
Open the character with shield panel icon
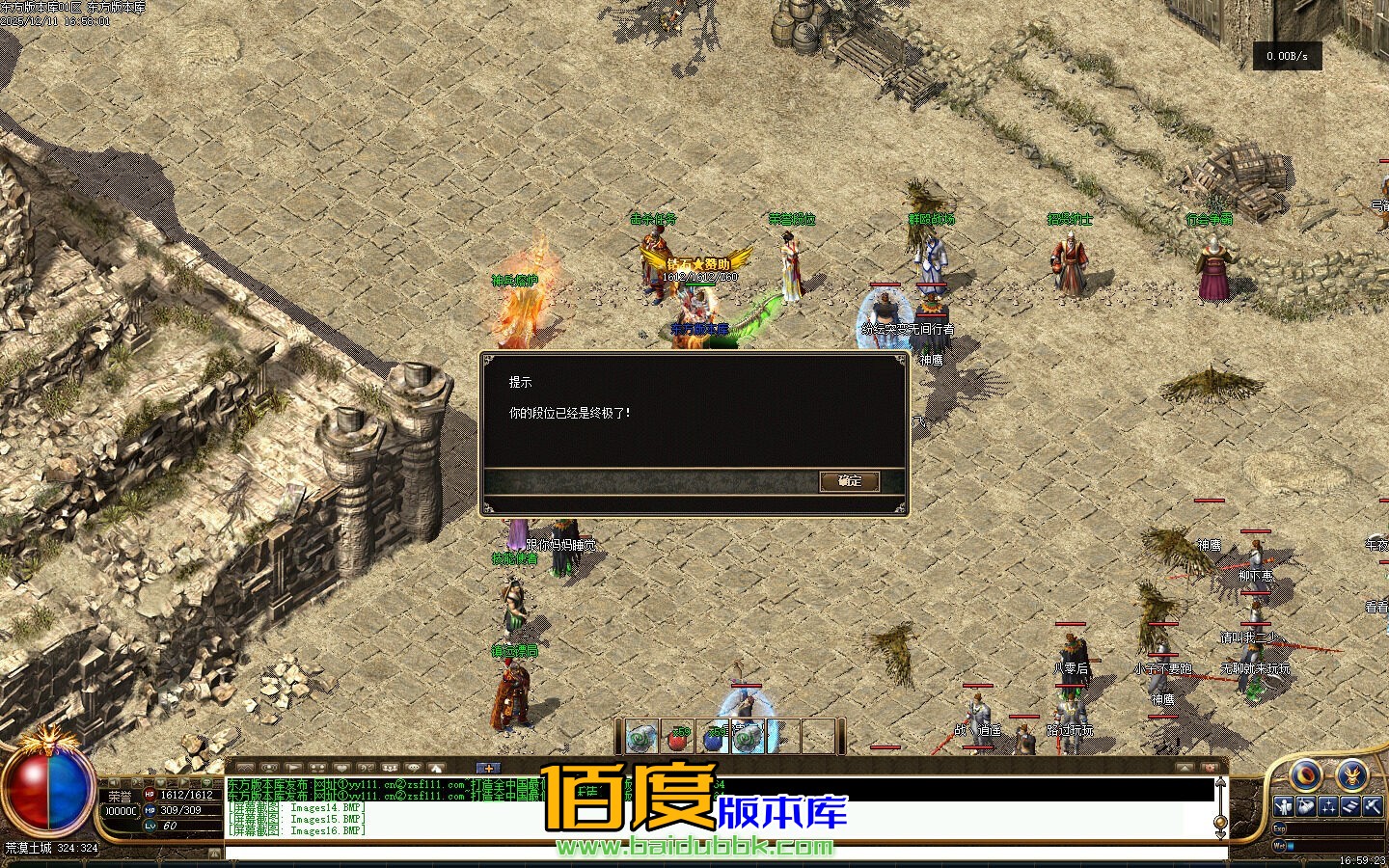[x=1283, y=806]
